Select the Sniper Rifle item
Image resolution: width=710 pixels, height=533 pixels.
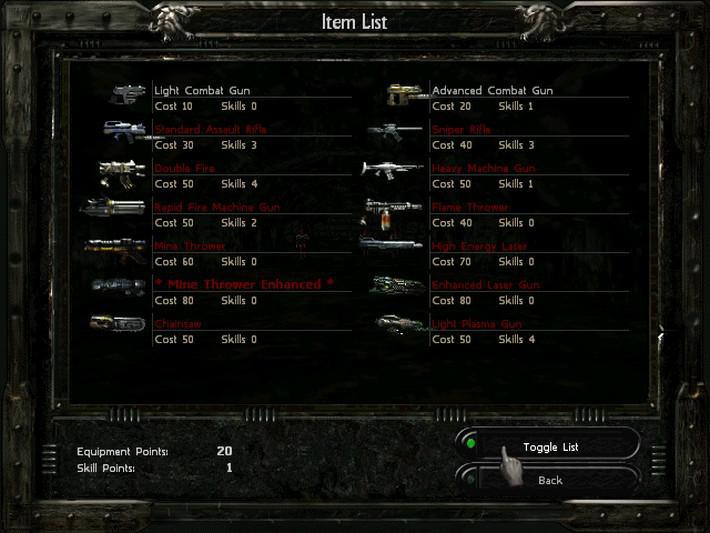pyautogui.click(x=462, y=130)
